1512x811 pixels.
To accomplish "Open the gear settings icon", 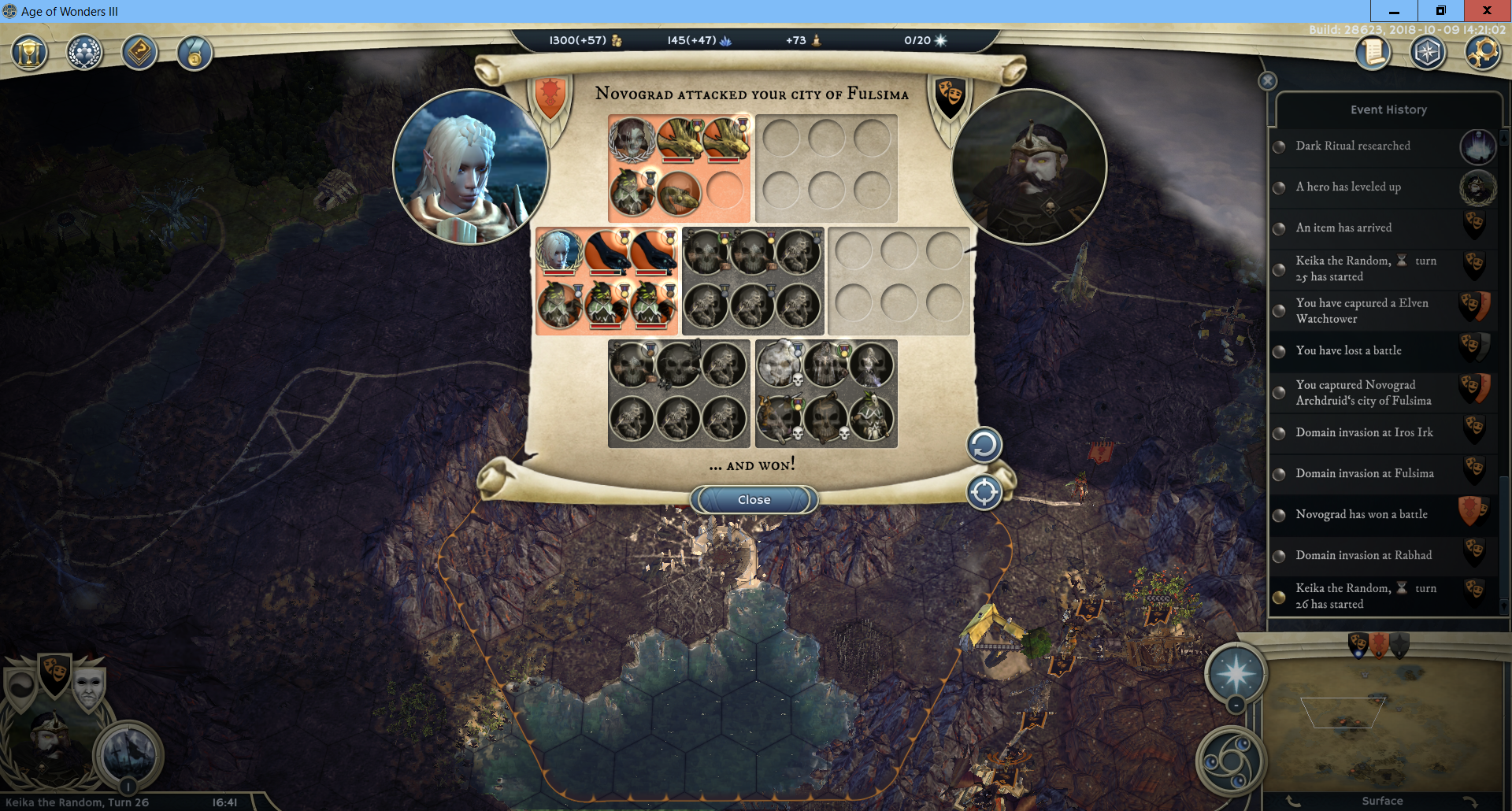I will [x=1483, y=53].
